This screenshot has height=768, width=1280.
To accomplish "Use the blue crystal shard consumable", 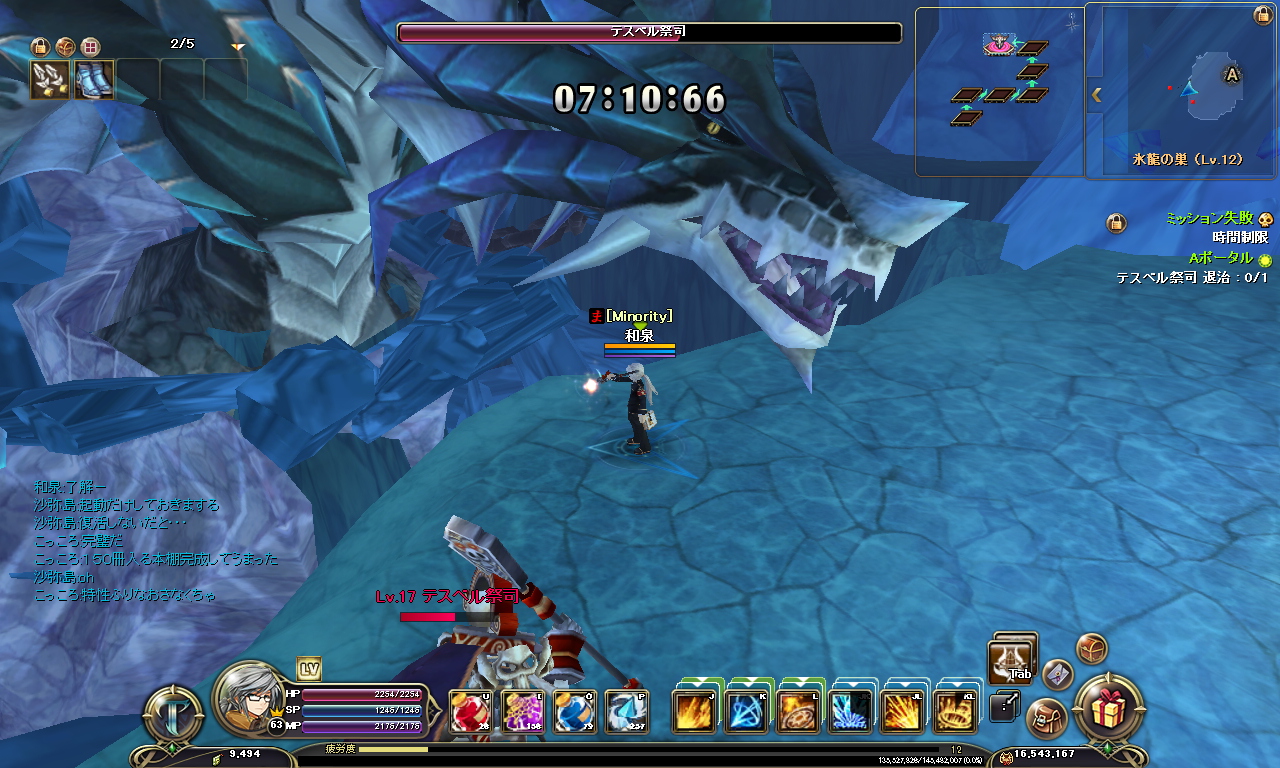I will 627,712.
